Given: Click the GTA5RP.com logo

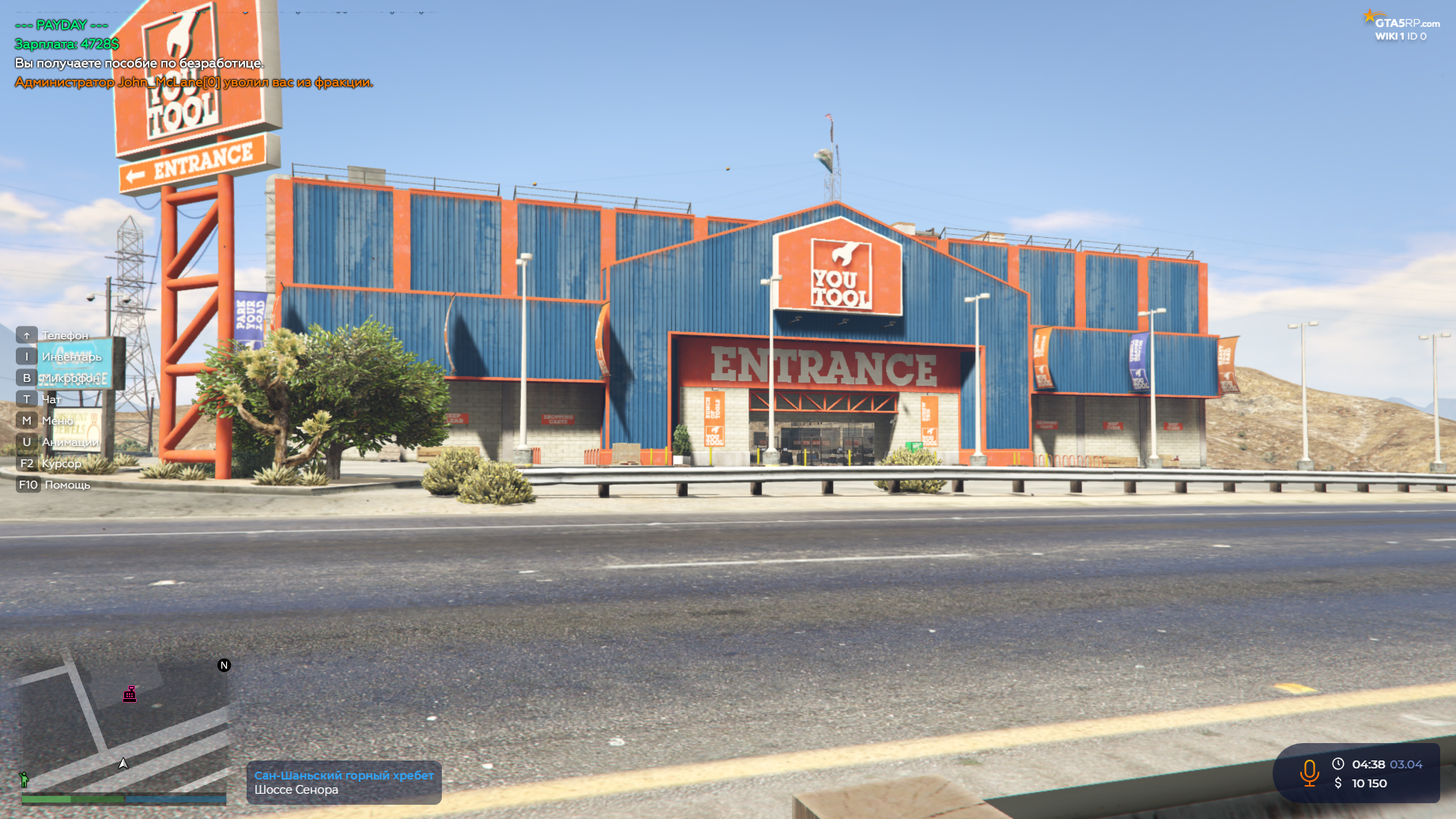Looking at the screenshot, I should coord(1403,23).
